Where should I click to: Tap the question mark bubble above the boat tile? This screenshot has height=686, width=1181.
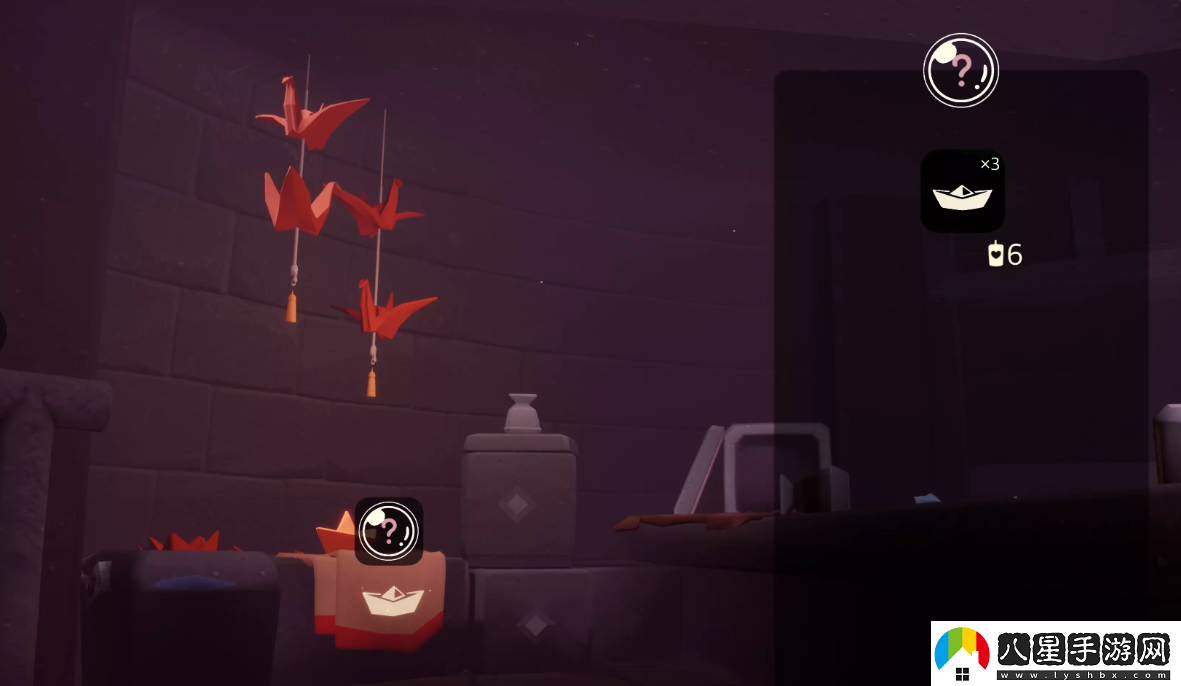click(960, 70)
